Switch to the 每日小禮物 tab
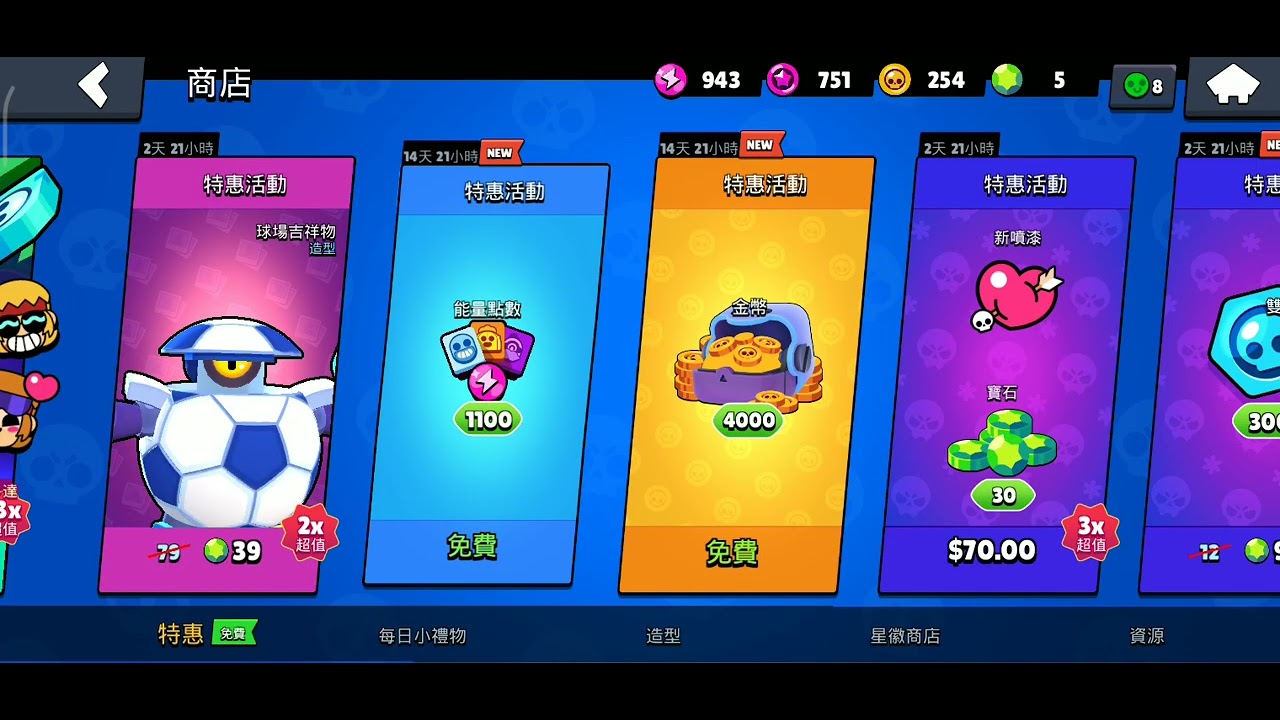This screenshot has width=1280, height=720. coord(422,636)
